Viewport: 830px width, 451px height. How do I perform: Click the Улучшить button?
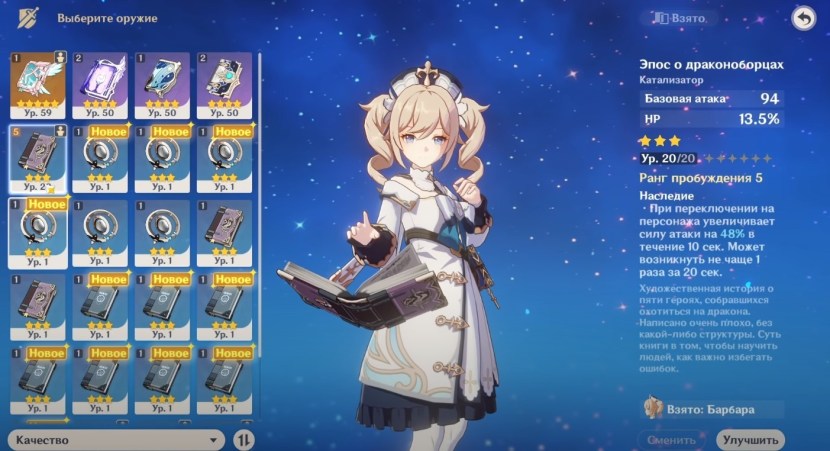pos(750,440)
